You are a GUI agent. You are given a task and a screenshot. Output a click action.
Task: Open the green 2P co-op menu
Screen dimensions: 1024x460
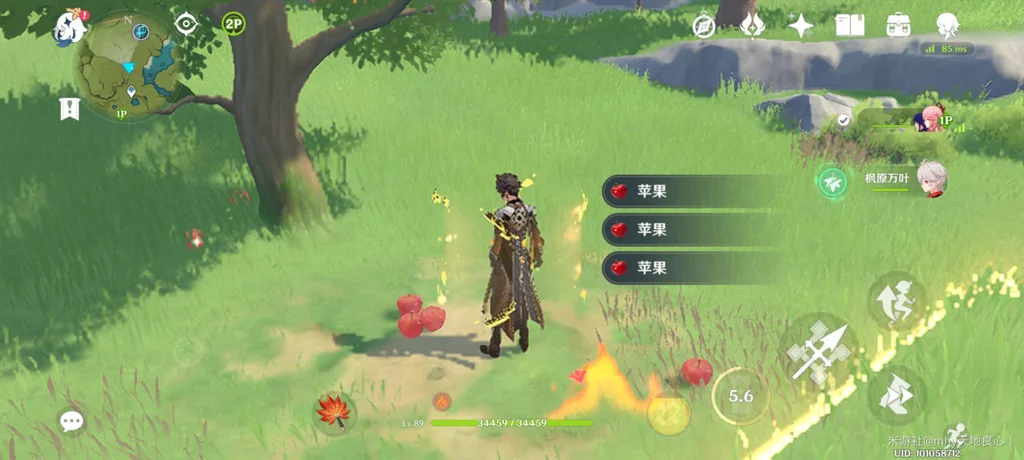(233, 24)
